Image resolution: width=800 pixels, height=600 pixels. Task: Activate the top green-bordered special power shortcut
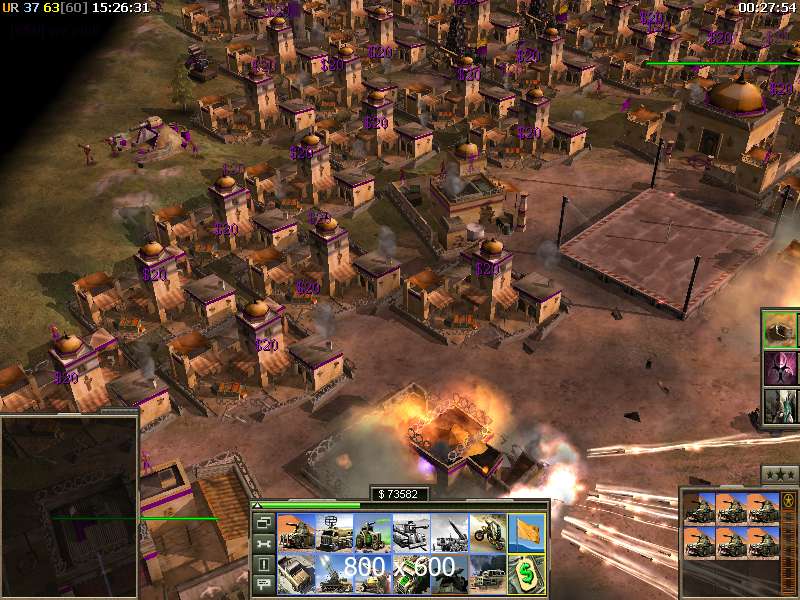coord(780,329)
